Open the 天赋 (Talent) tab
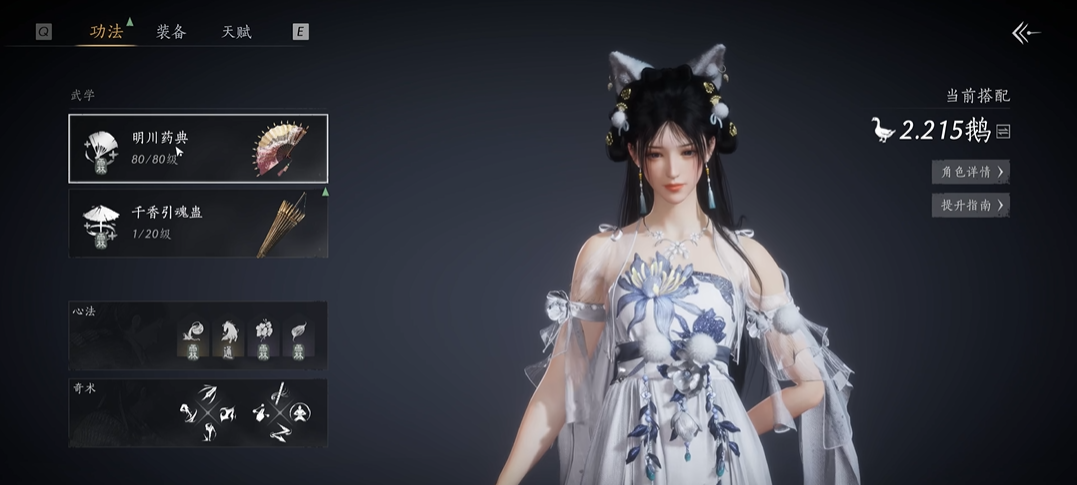1077x485 pixels. (236, 32)
